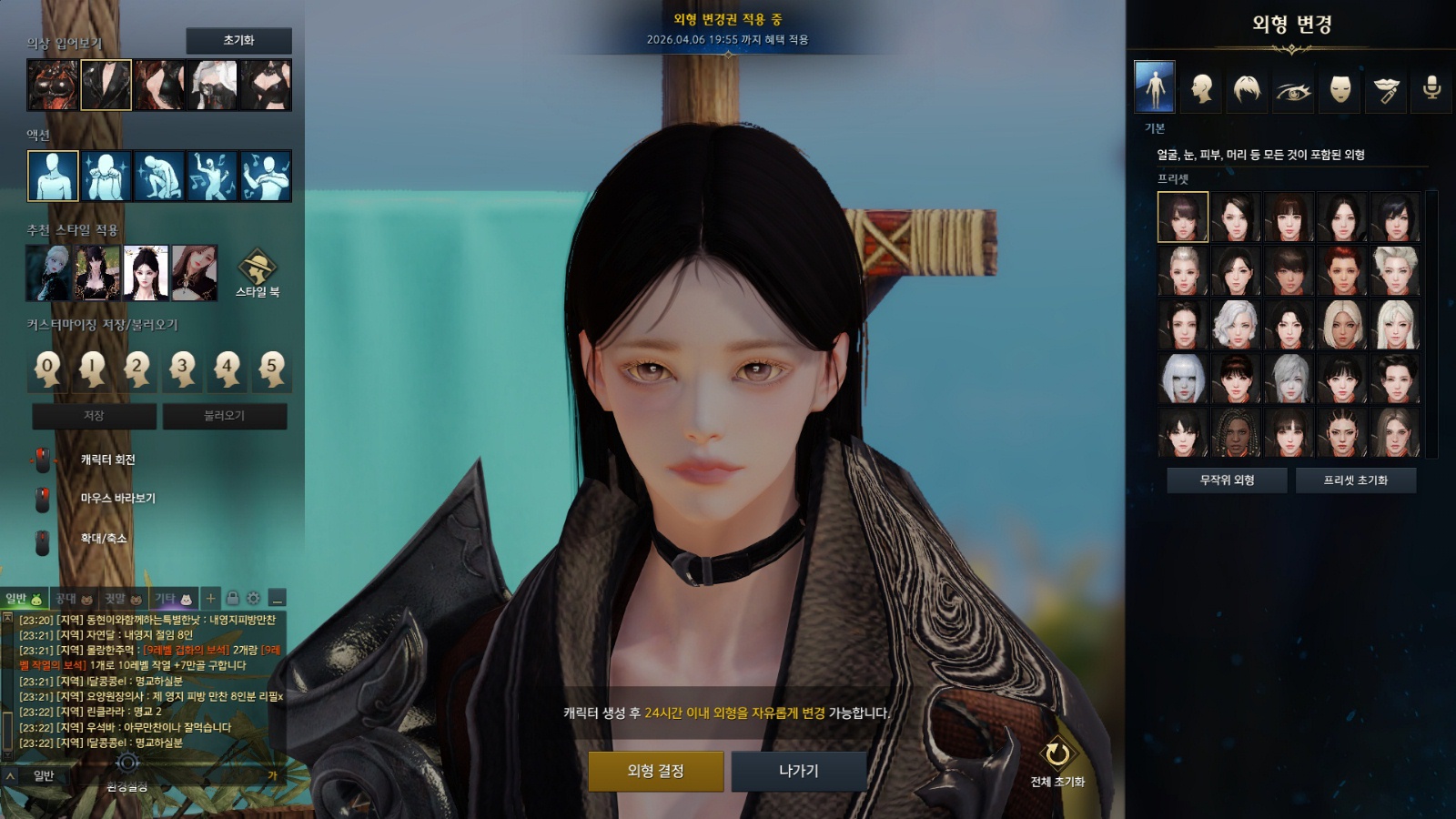This screenshot has height=819, width=1456.
Task: Choose the red-haired preset face
Action: click(1342, 270)
